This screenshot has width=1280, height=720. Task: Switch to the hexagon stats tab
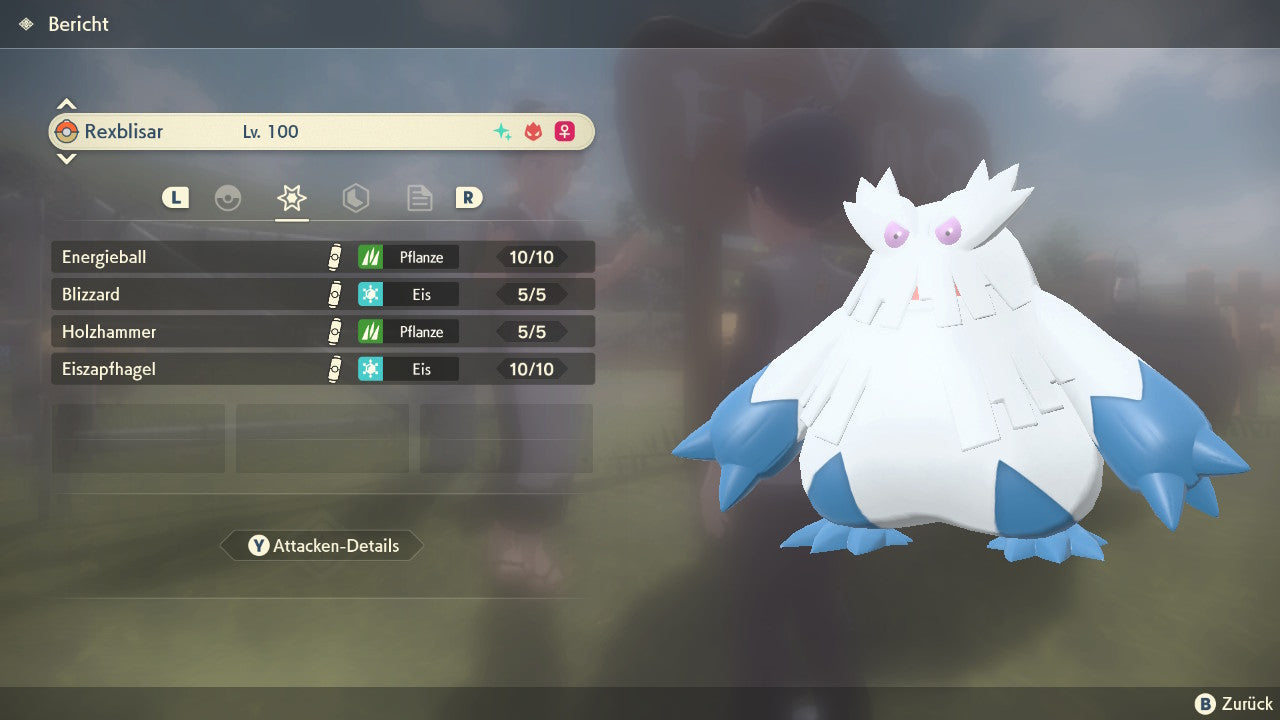tap(355, 198)
